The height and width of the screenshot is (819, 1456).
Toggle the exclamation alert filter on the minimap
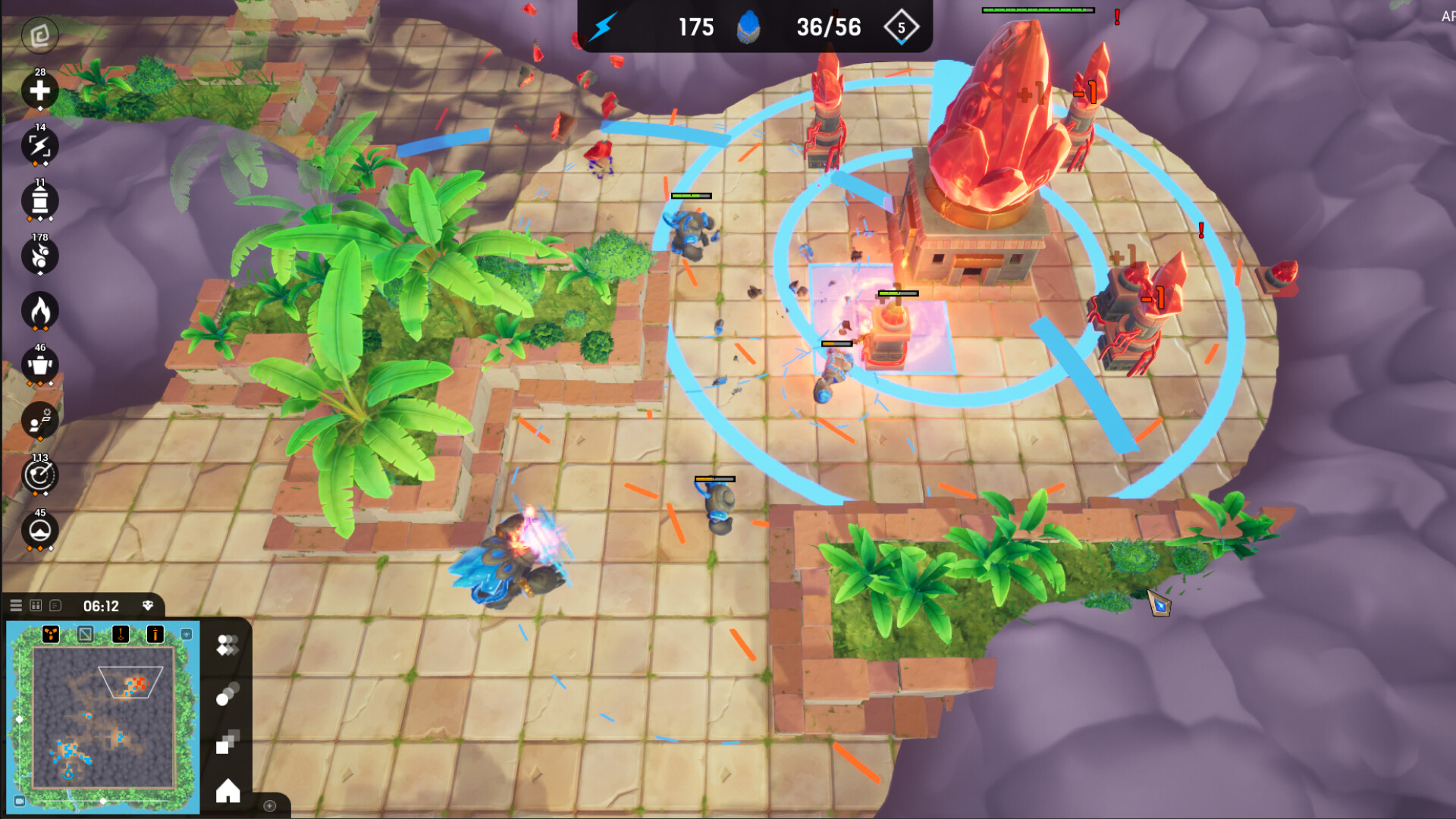120,635
